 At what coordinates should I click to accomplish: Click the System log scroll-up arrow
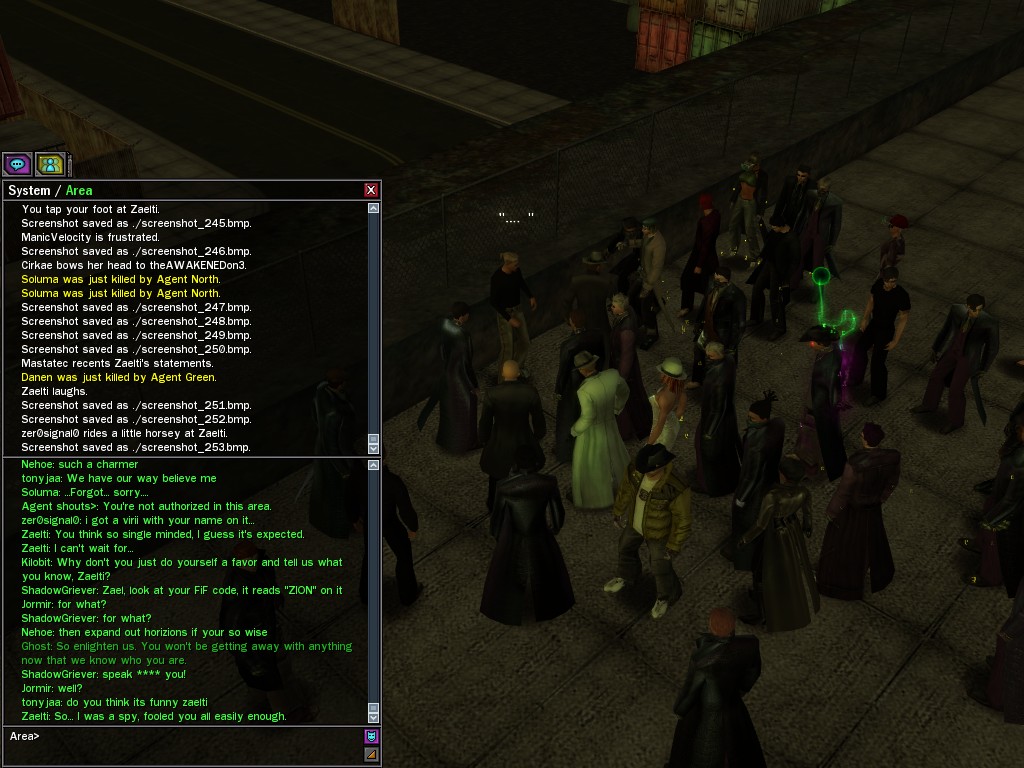pyautogui.click(x=374, y=208)
